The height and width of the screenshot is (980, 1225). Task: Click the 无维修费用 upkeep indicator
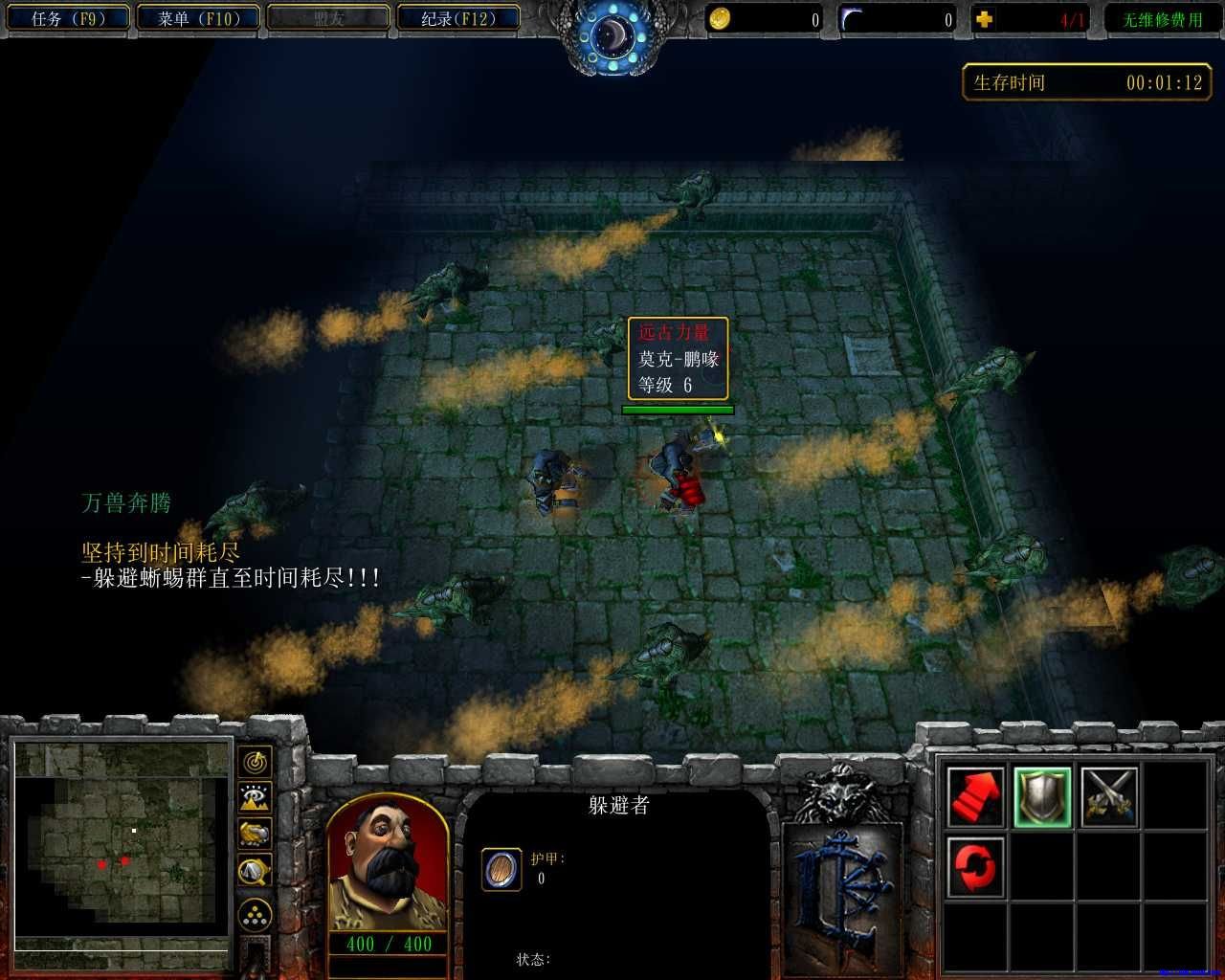tap(1162, 19)
